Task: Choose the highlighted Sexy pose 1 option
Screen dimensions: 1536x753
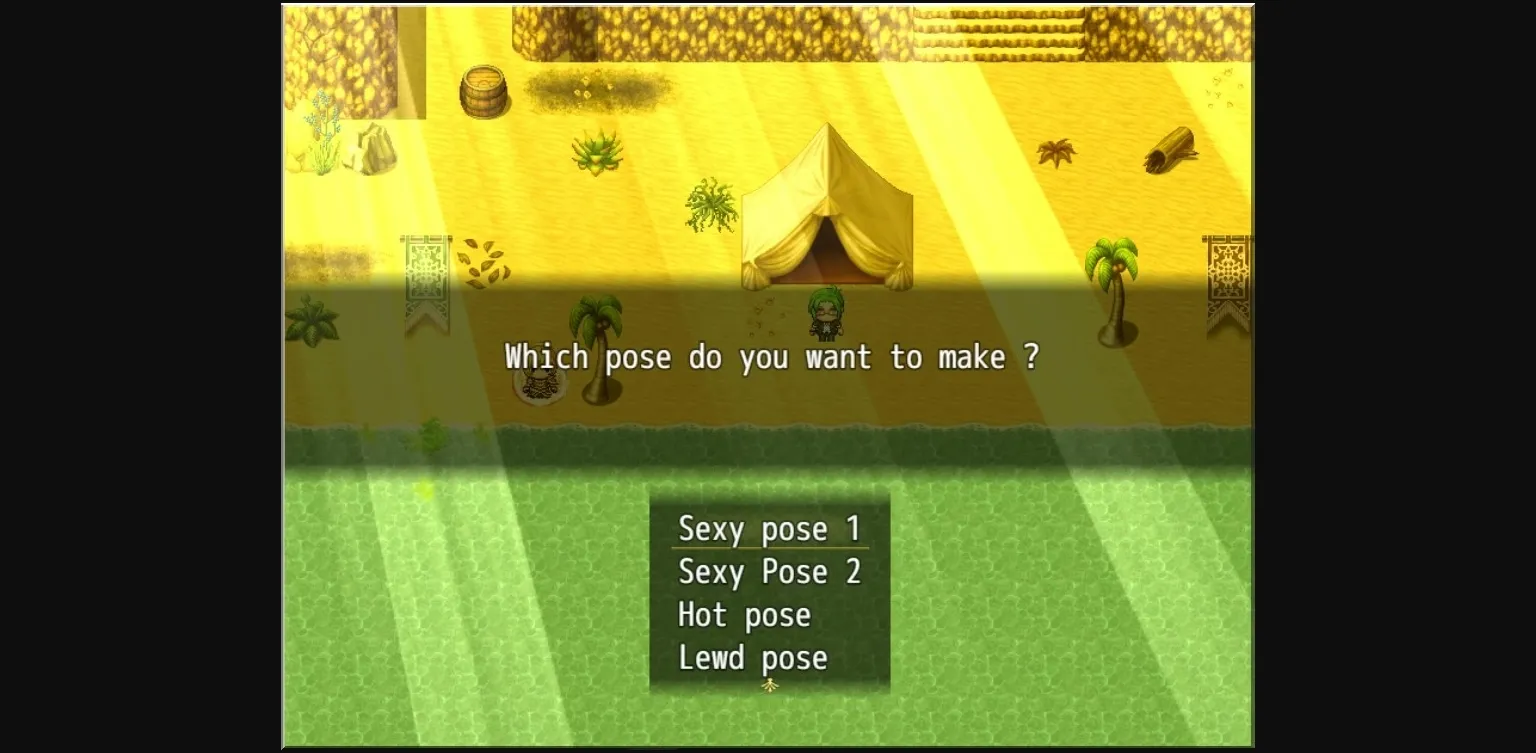Action: click(769, 529)
